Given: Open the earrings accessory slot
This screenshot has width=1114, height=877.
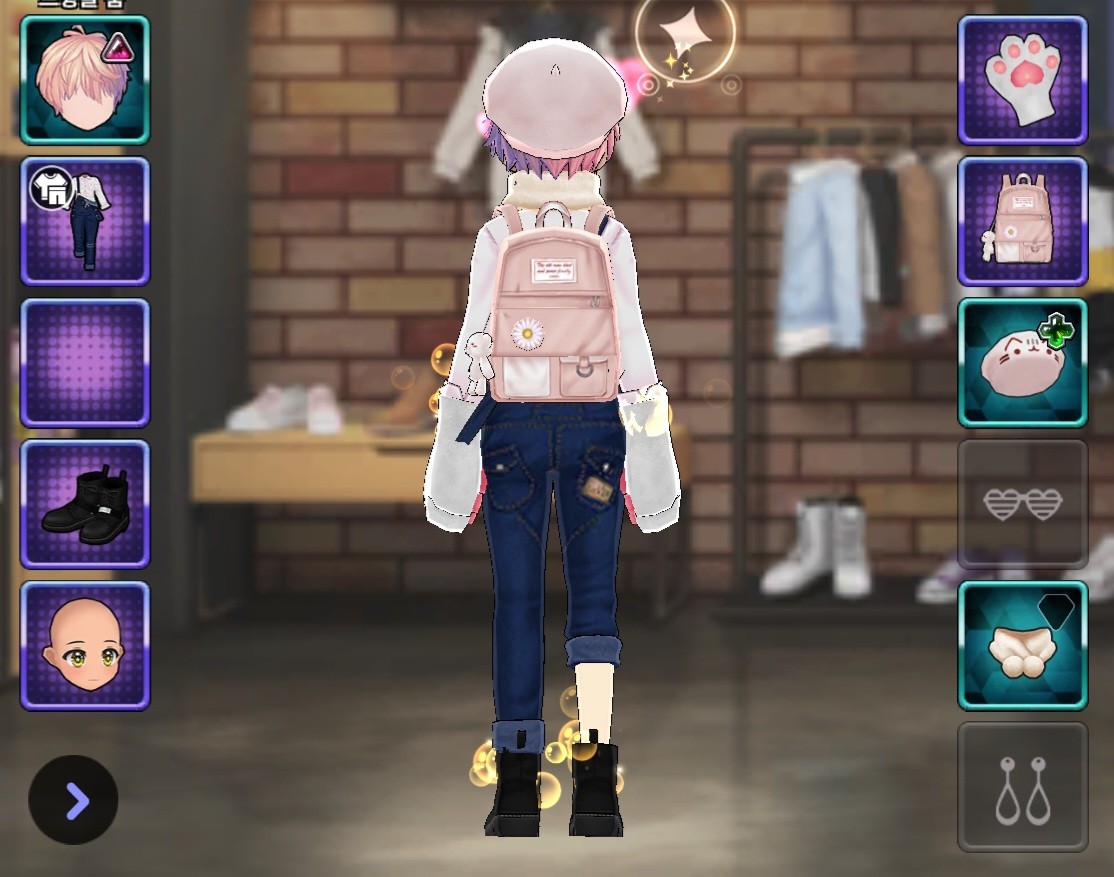Looking at the screenshot, I should 1022,787.
